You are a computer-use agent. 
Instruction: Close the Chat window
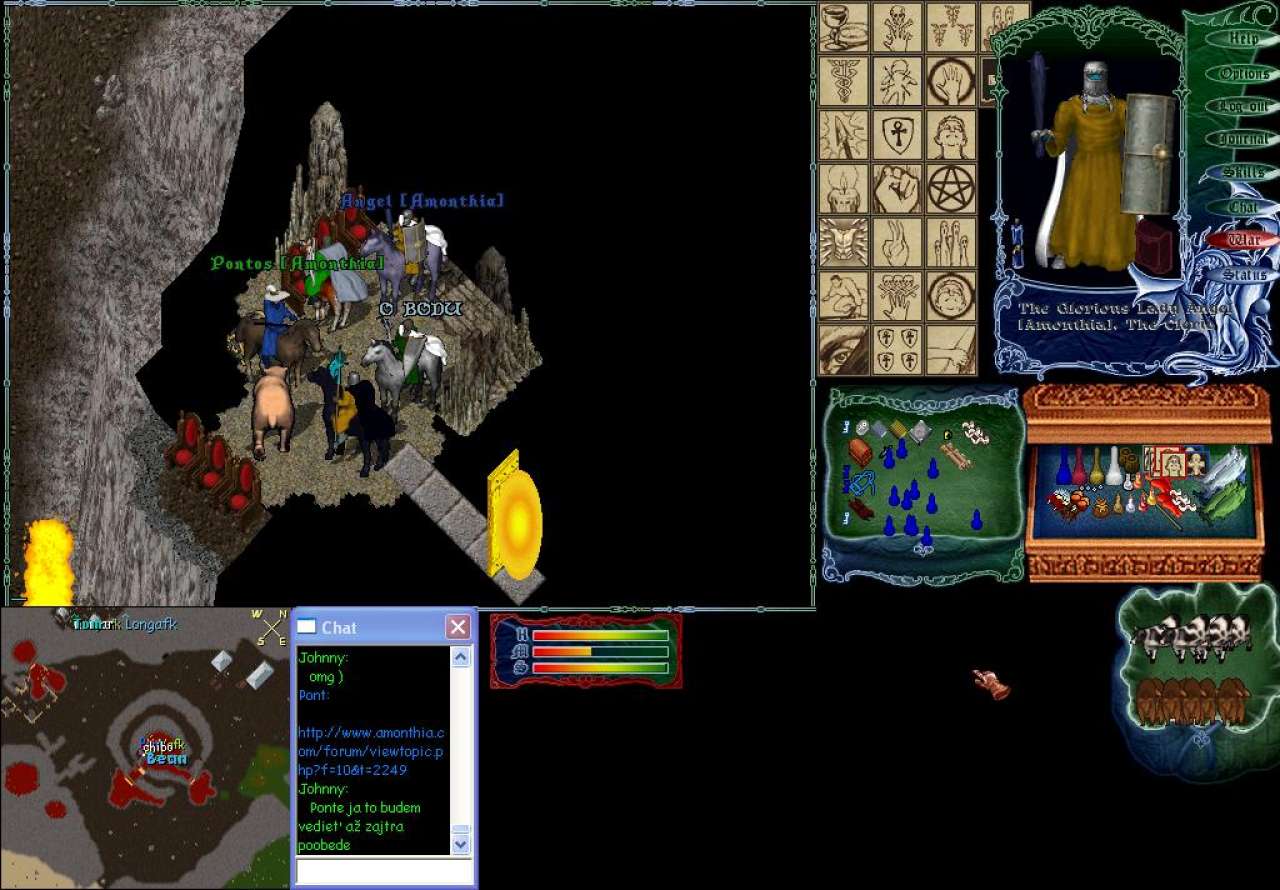pyautogui.click(x=458, y=627)
